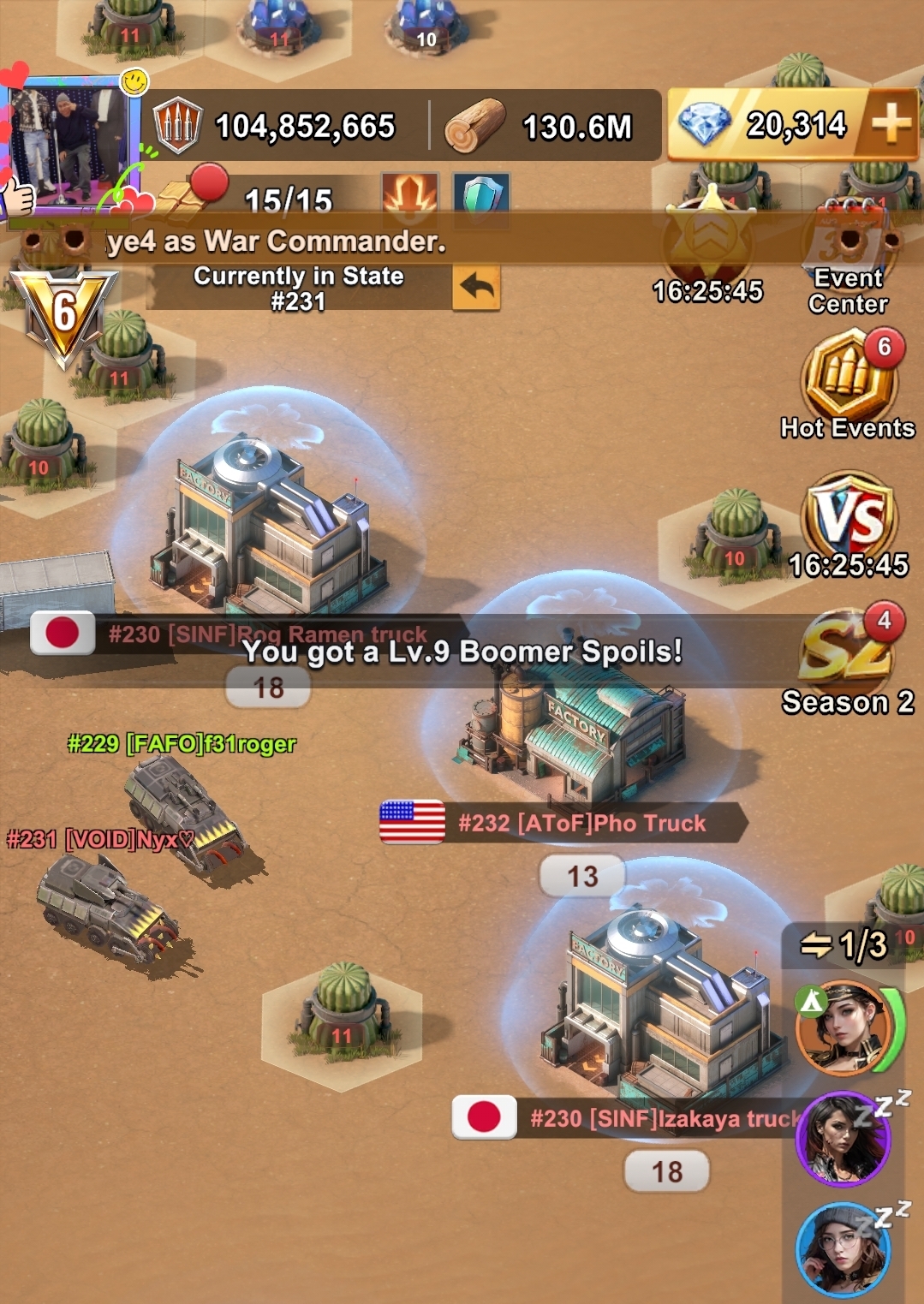Screen dimensions: 924x1304
Task: Toggle the 1/3 squad switcher
Action: pyautogui.click(x=844, y=945)
